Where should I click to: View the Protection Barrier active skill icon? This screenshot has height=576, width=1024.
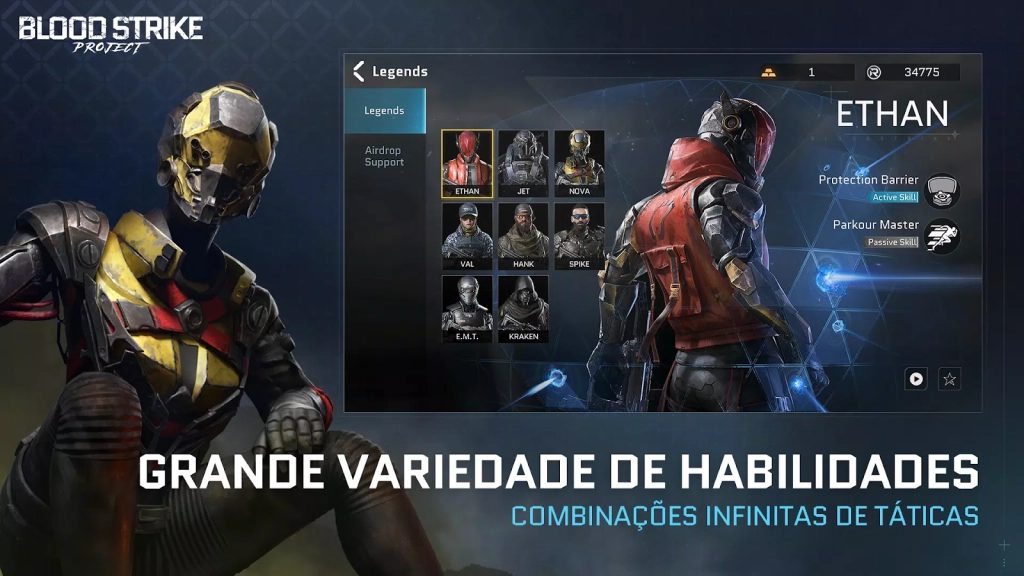coord(941,189)
